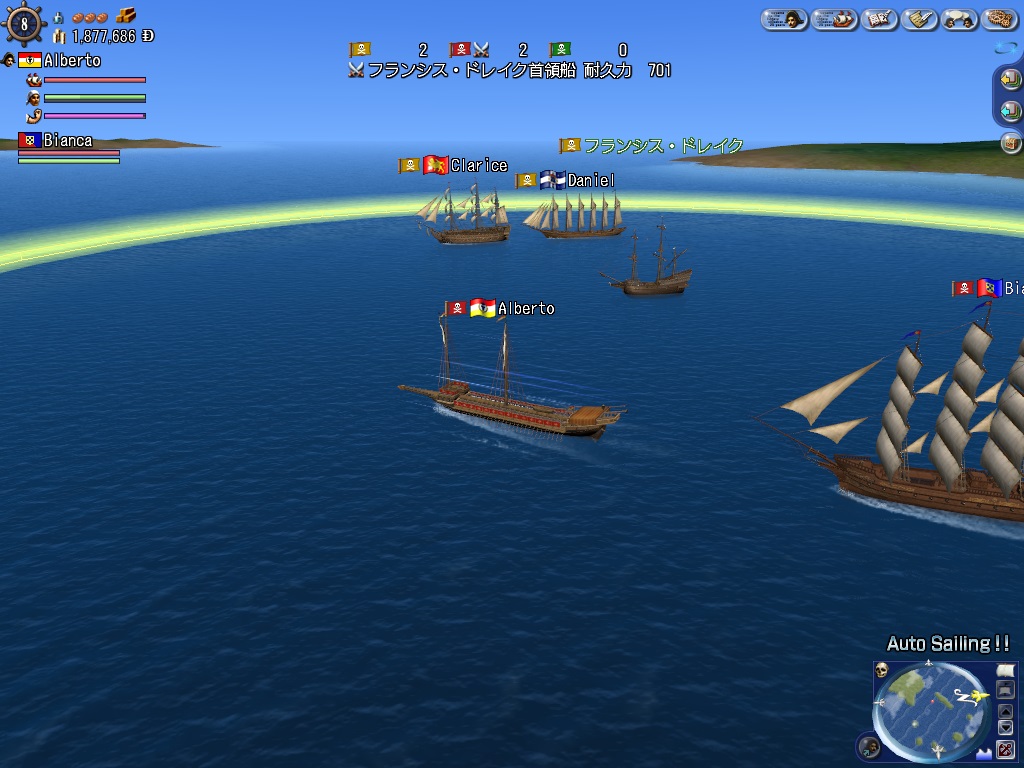
Task: Open the scroll and quill menu
Action: pyautogui.click(x=918, y=19)
